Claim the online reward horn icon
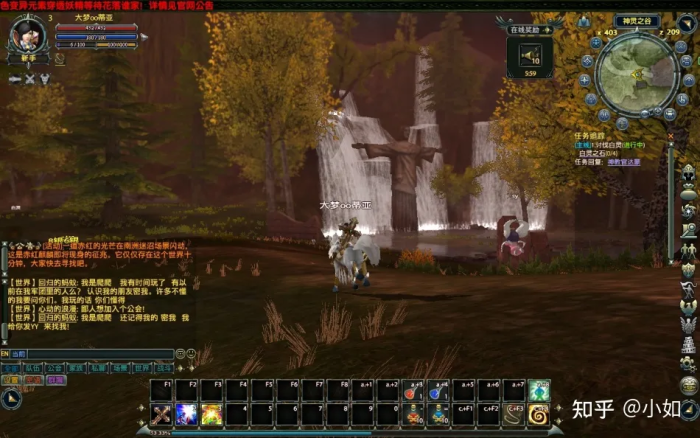 tap(530, 55)
